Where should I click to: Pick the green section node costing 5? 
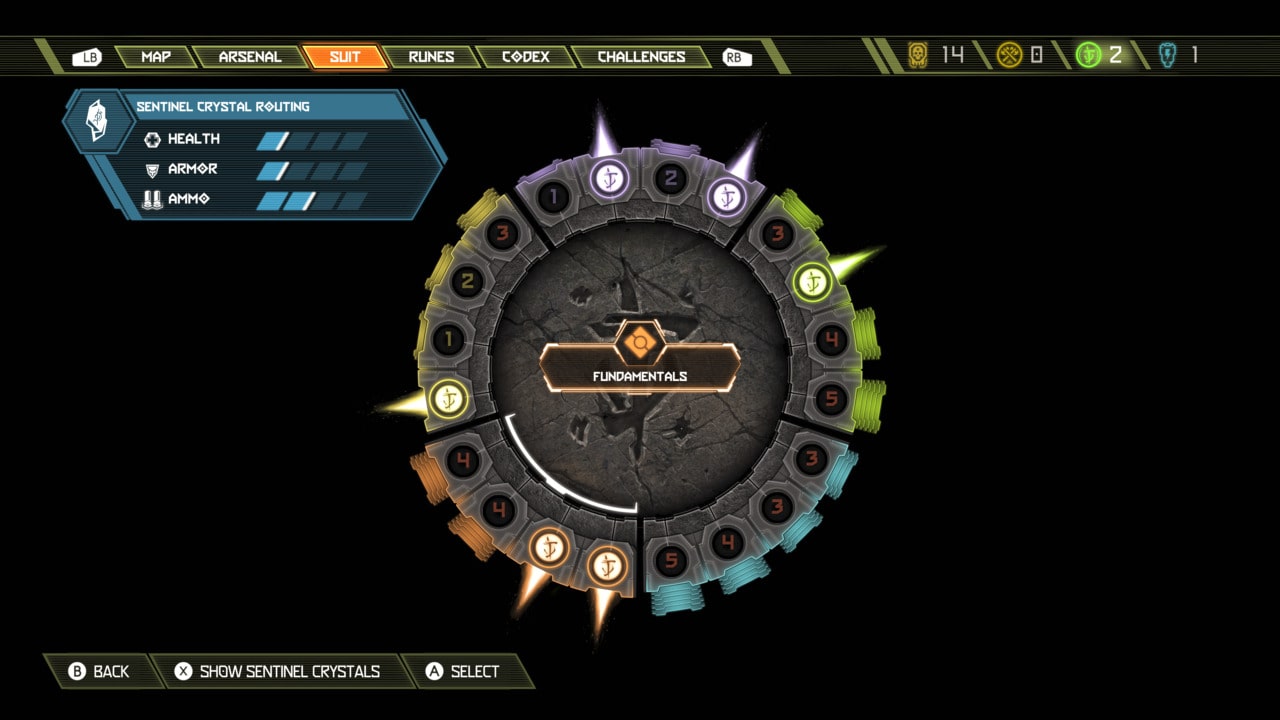832,399
